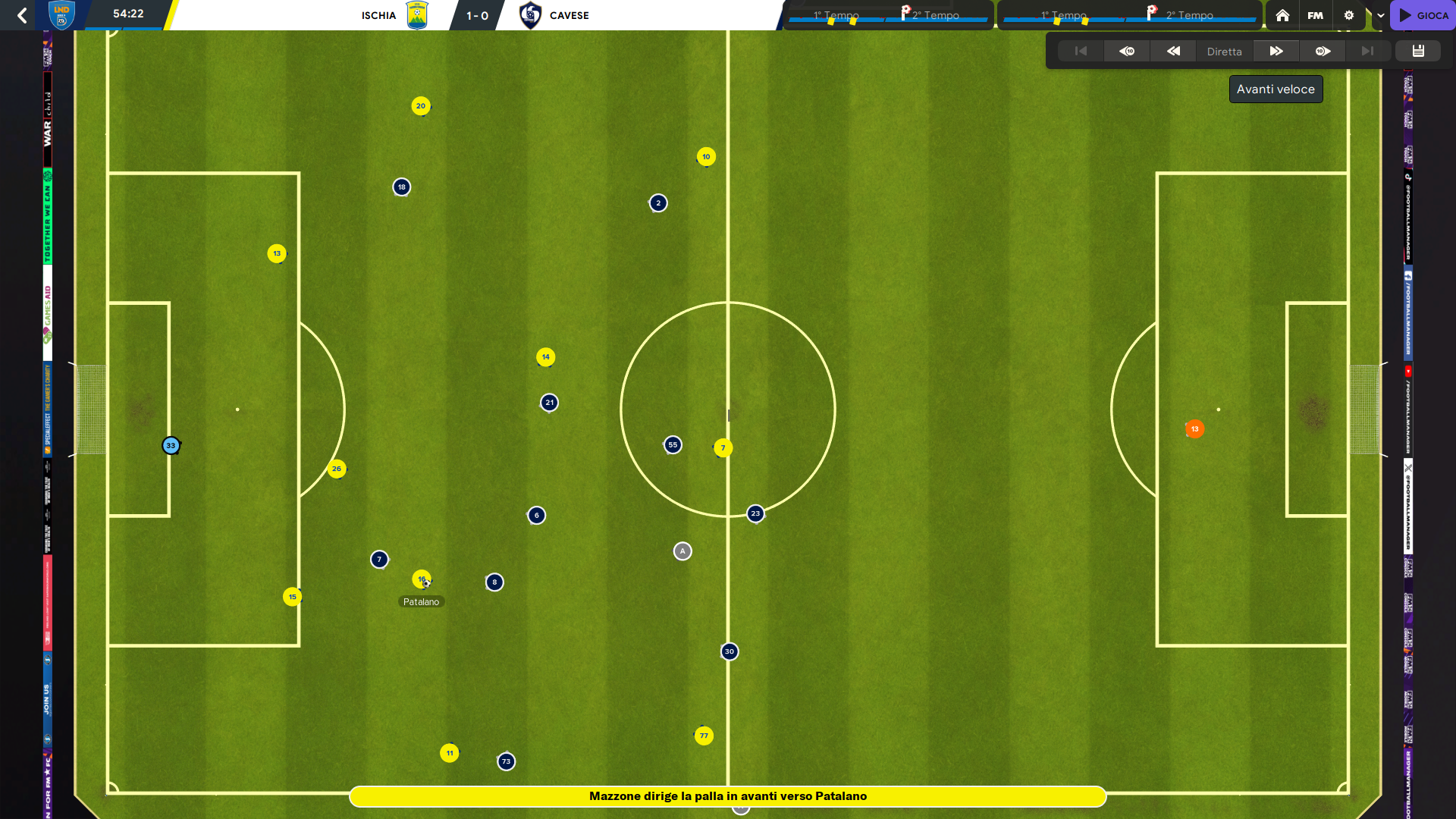Image resolution: width=1456 pixels, height=819 pixels.
Task: Expand the dropdown arrow beside GIOCA
Action: (1380, 15)
